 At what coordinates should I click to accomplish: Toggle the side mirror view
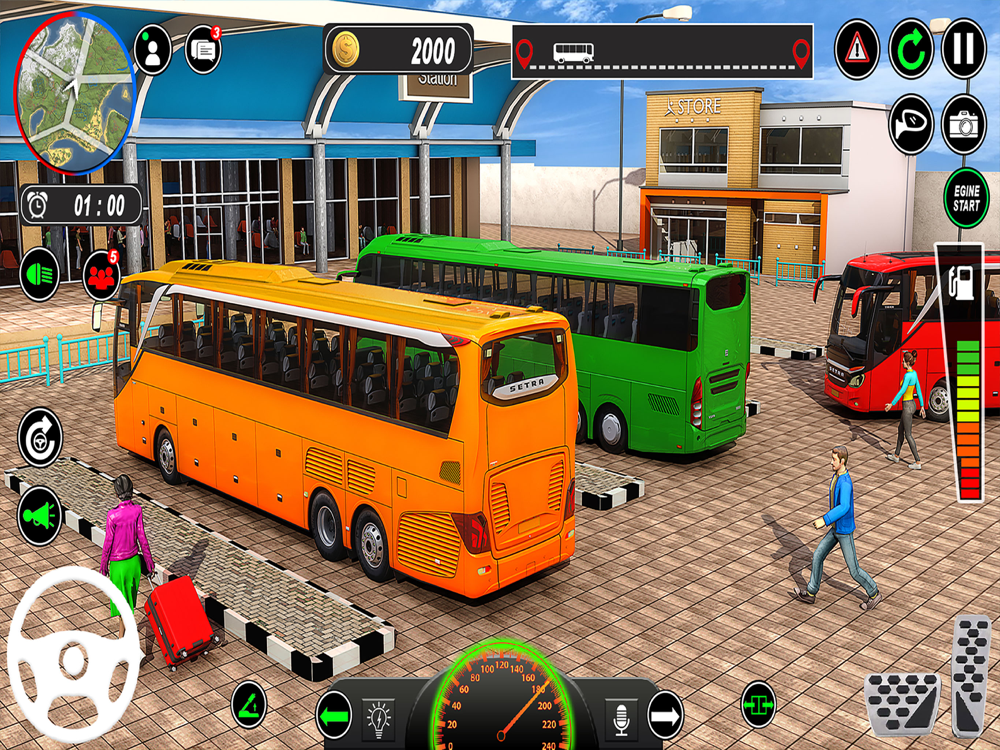tap(911, 124)
